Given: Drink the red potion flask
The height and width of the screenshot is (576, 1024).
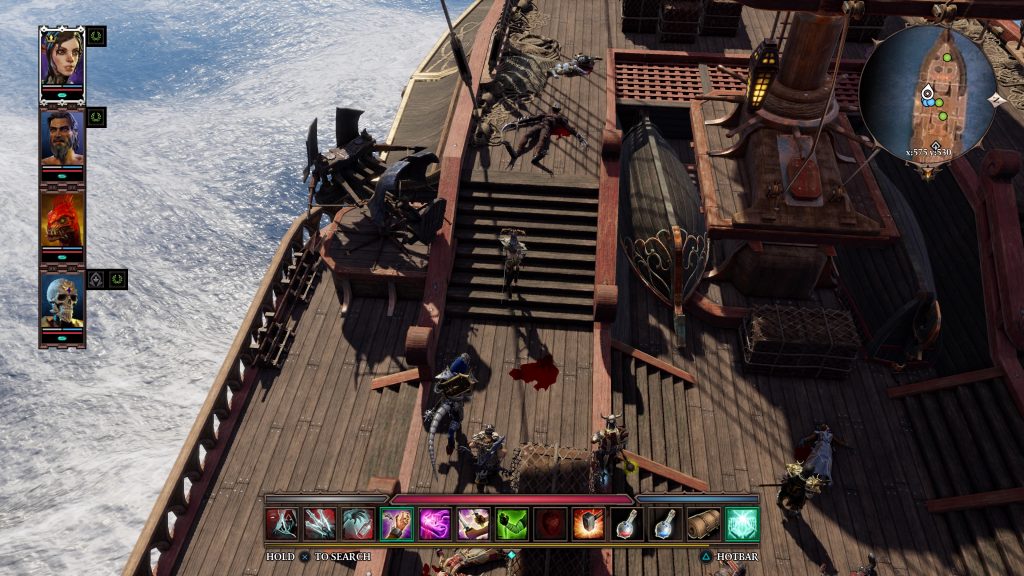Looking at the screenshot, I should tap(626, 524).
